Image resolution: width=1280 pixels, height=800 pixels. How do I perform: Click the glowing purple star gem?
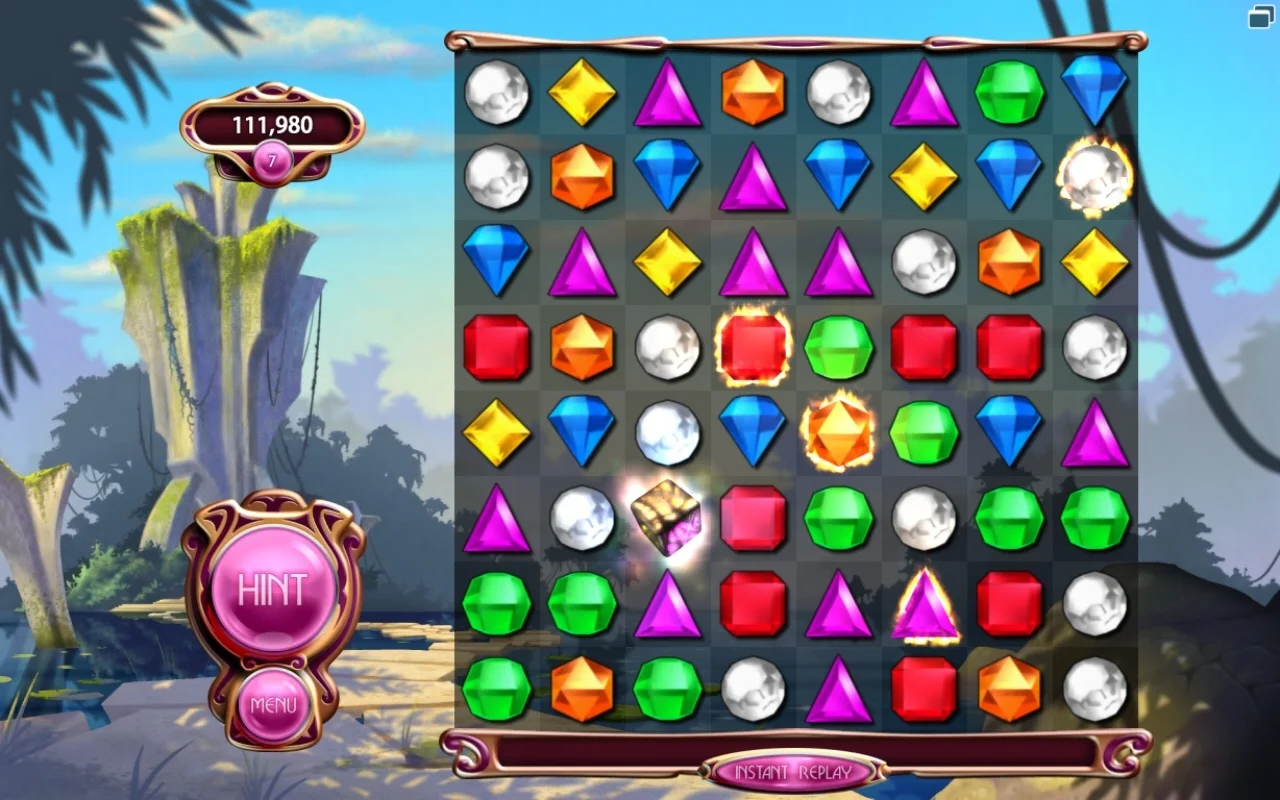tap(925, 603)
